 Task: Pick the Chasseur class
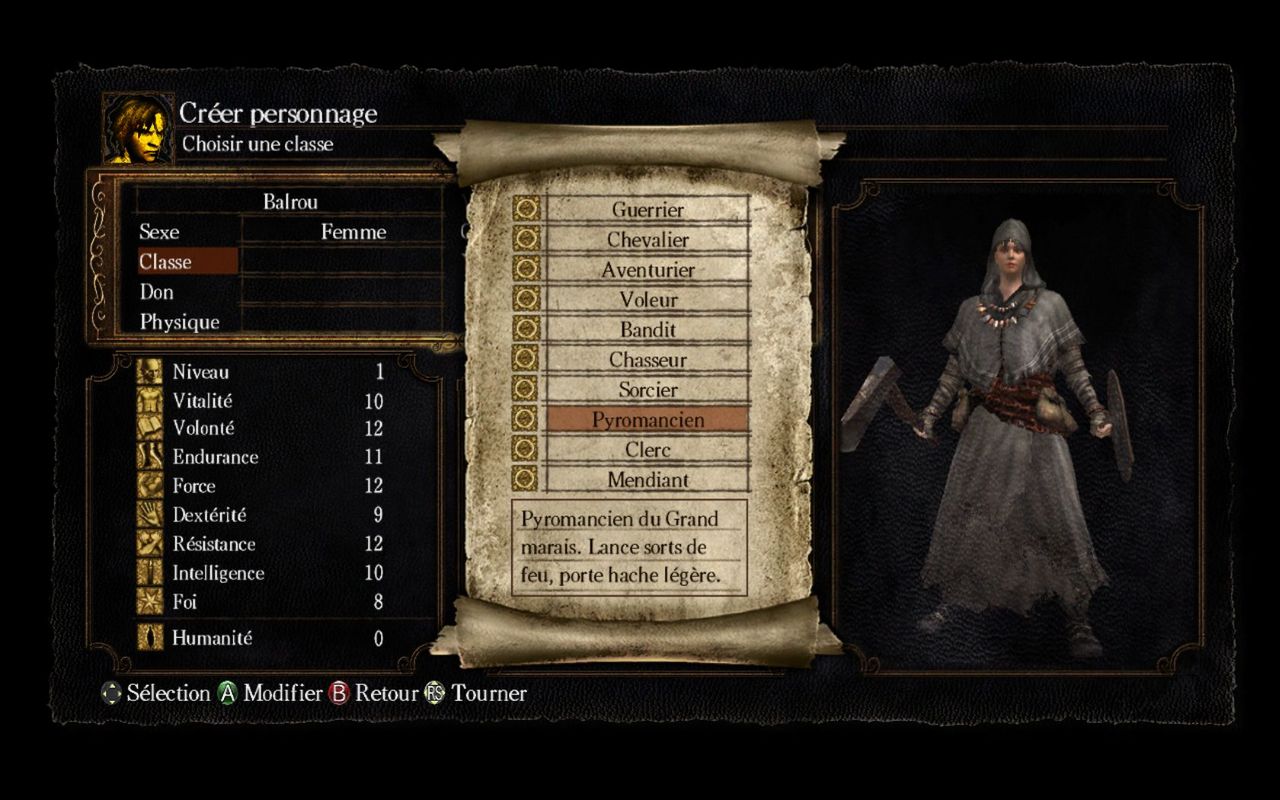pyautogui.click(x=647, y=360)
